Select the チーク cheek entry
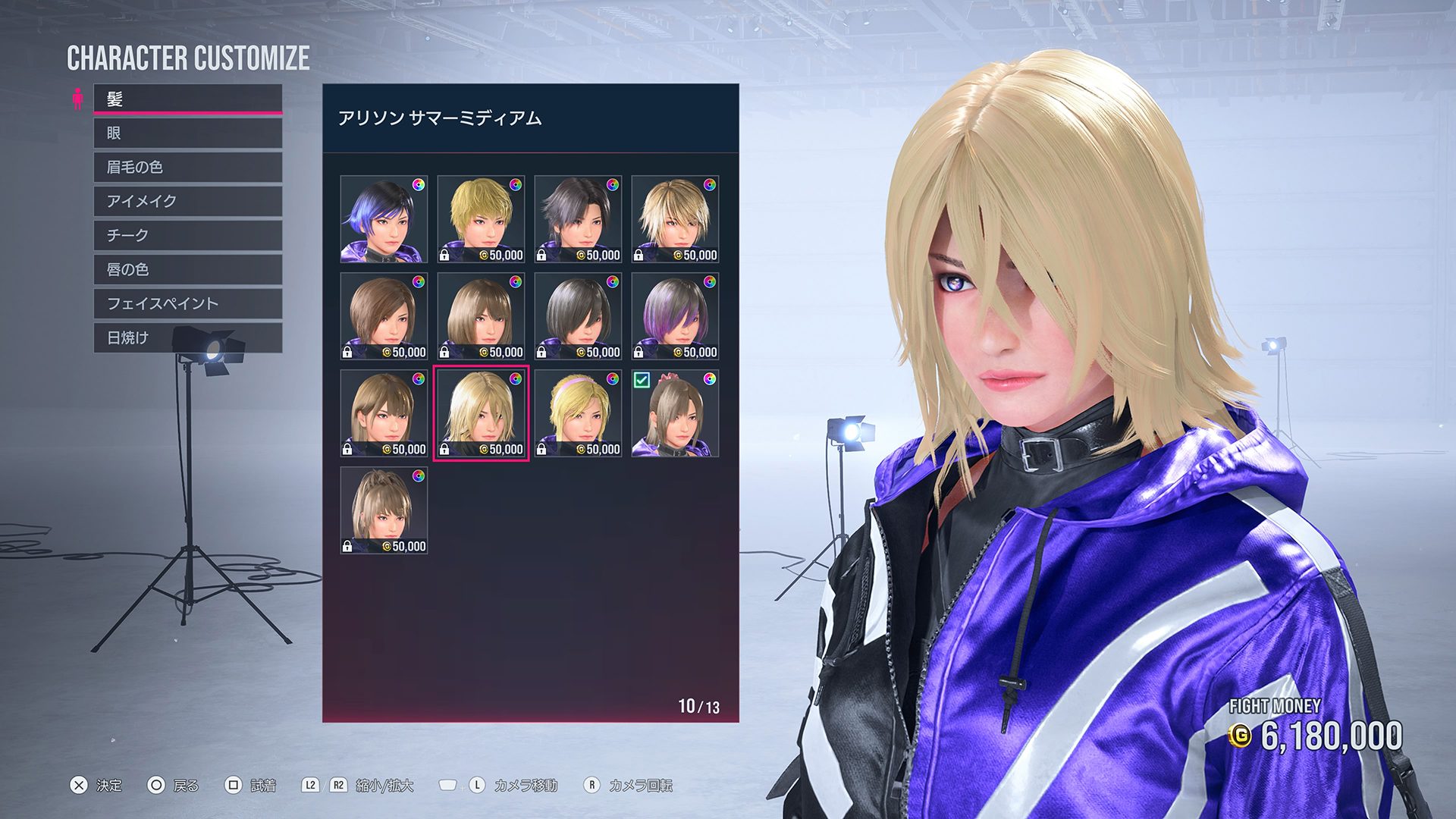Screen dimensions: 1456x819 pyautogui.click(x=187, y=236)
